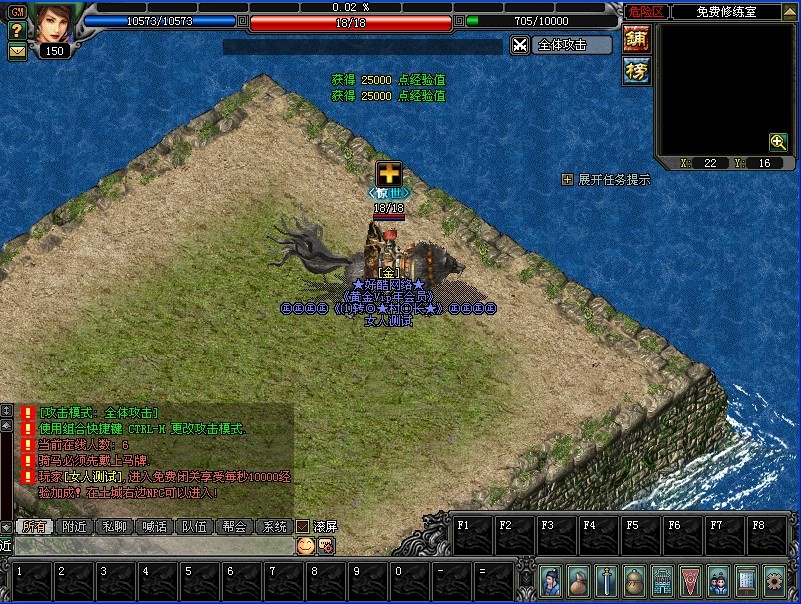
Task: Open the sword skills icon
Action: [x=606, y=580]
